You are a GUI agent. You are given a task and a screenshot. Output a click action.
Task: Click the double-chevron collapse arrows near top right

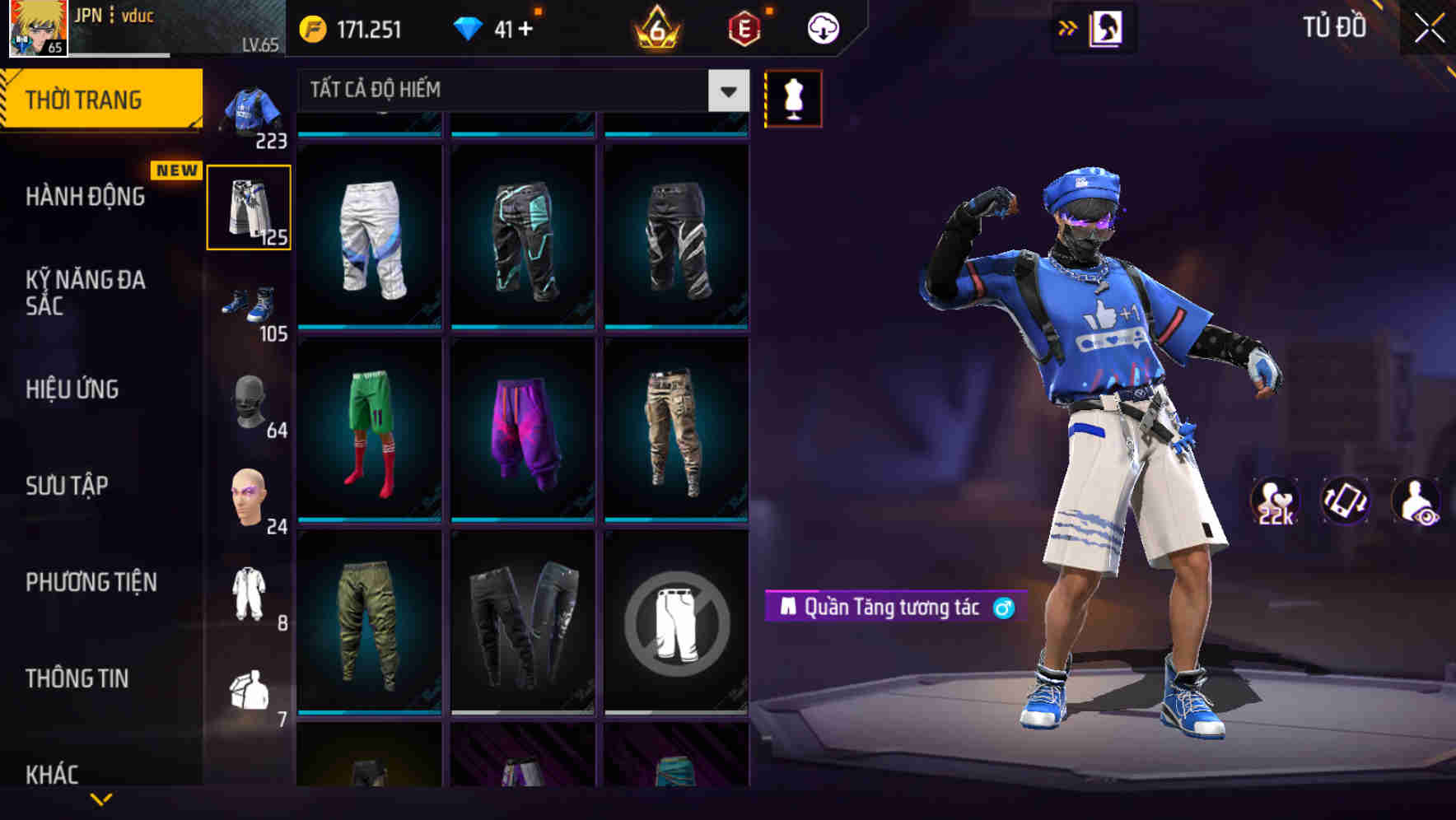pyautogui.click(x=1068, y=27)
